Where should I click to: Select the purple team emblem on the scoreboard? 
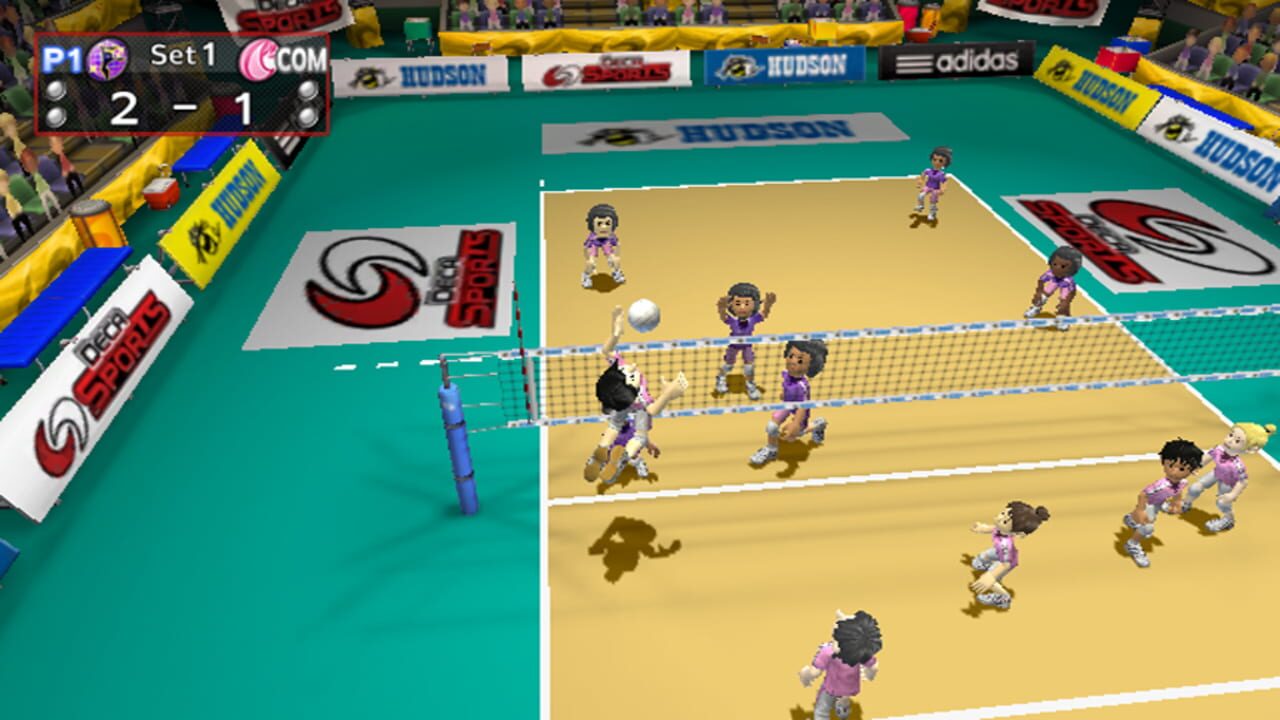[x=108, y=58]
